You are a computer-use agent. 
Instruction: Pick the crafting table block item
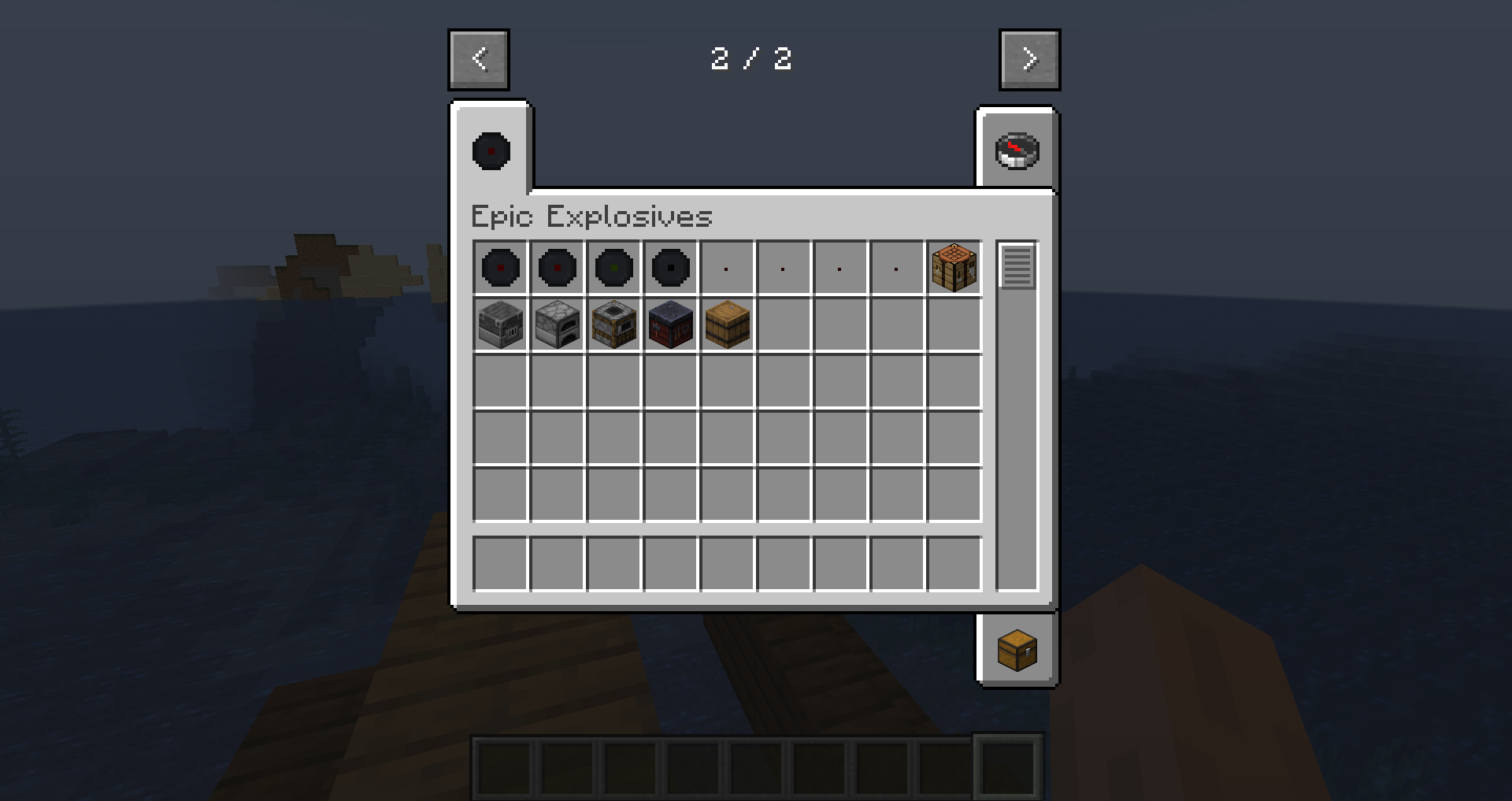[x=954, y=268]
